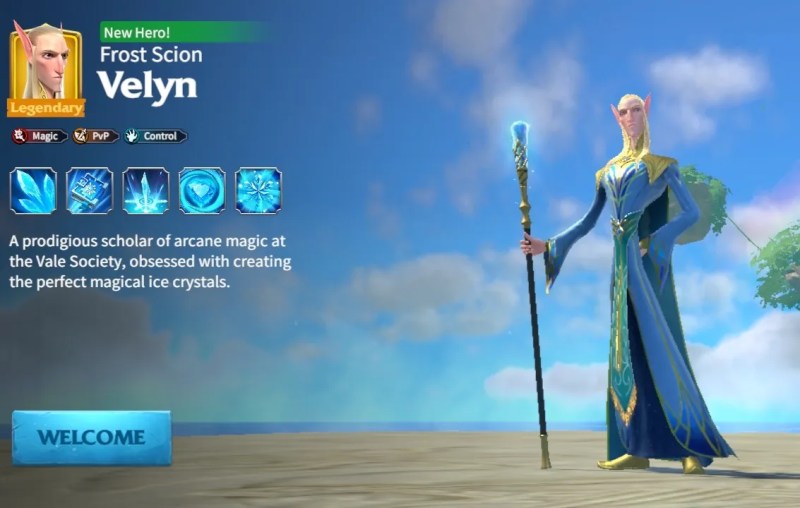The width and height of the screenshot is (800, 508).
Task: Click the WELCOME button
Action: pos(91,437)
